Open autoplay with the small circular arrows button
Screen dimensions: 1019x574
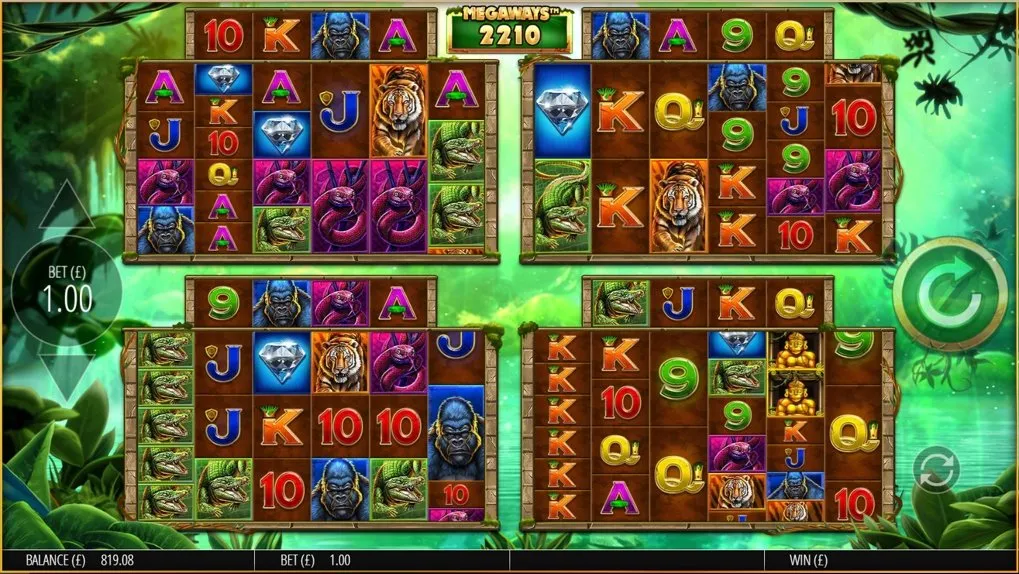click(x=937, y=470)
